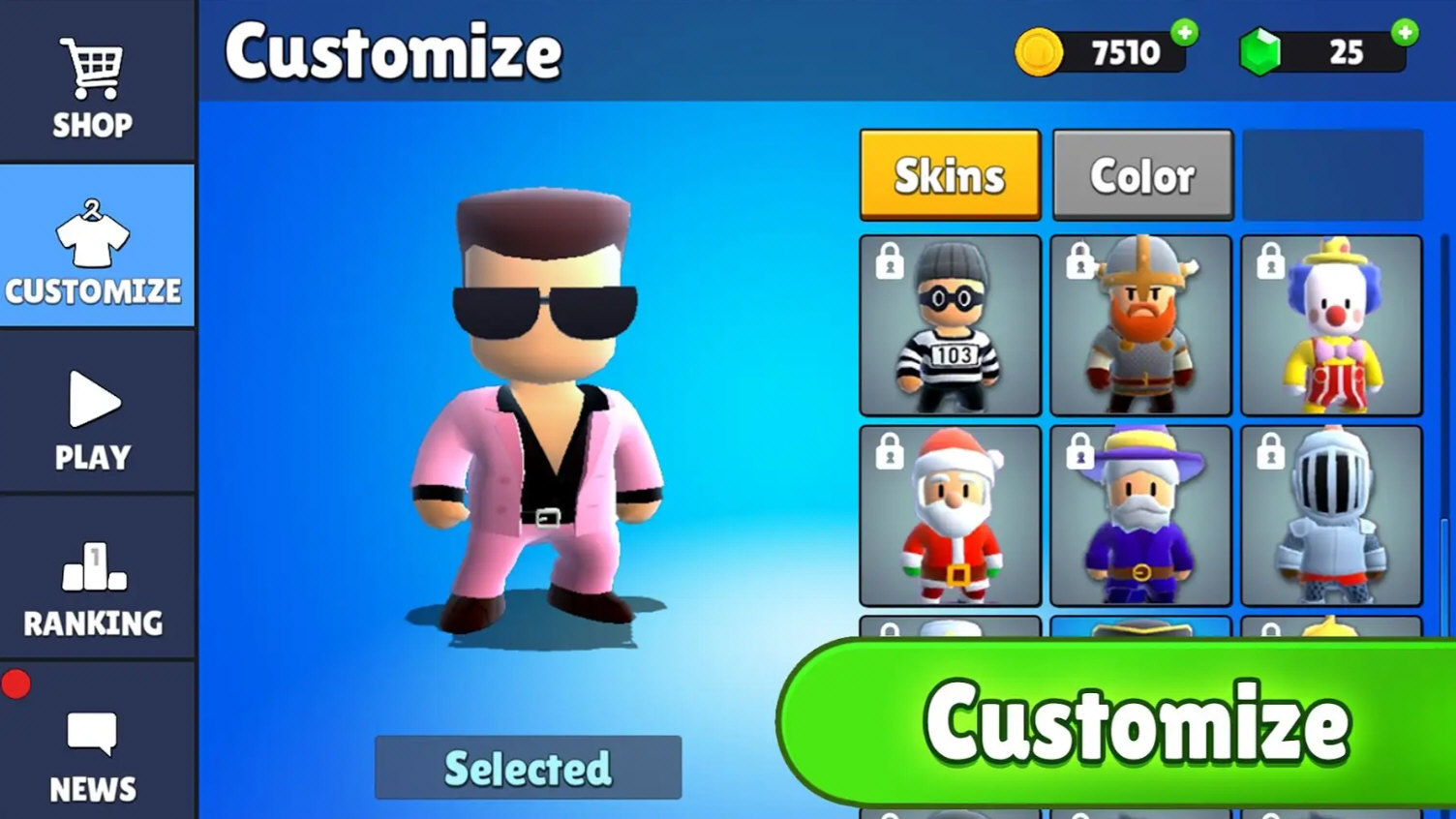Screen dimensions: 1456x819
Task: Select the Santa Claus skin
Action: pos(950,515)
